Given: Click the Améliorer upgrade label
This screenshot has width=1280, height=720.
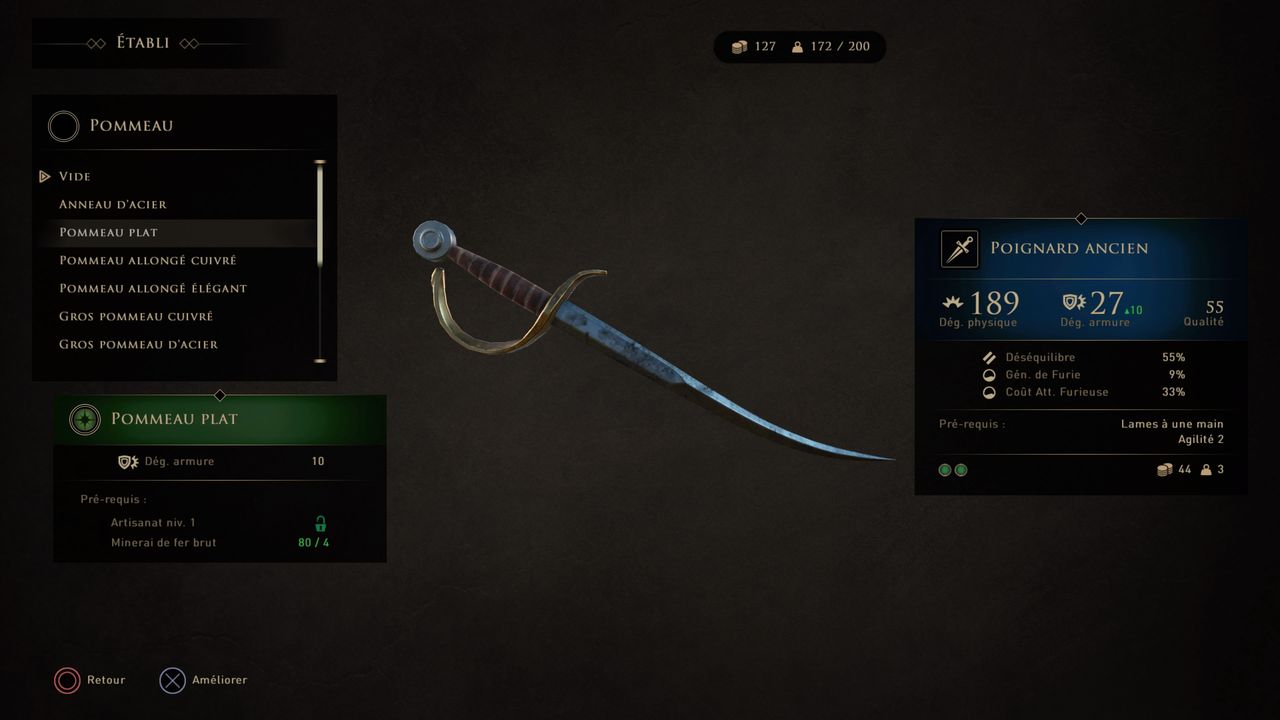Looking at the screenshot, I should [x=219, y=680].
